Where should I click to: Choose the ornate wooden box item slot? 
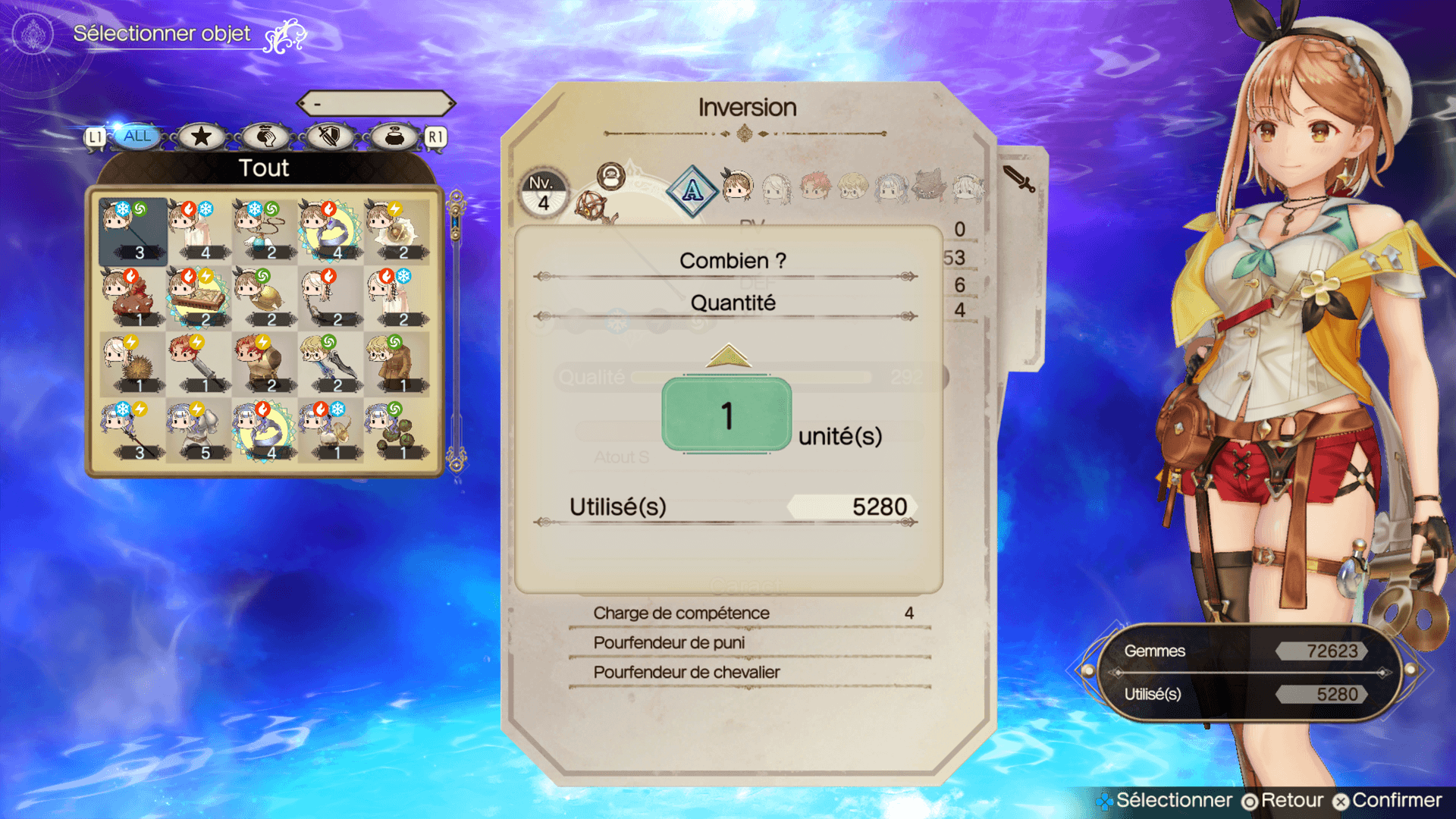tap(199, 297)
